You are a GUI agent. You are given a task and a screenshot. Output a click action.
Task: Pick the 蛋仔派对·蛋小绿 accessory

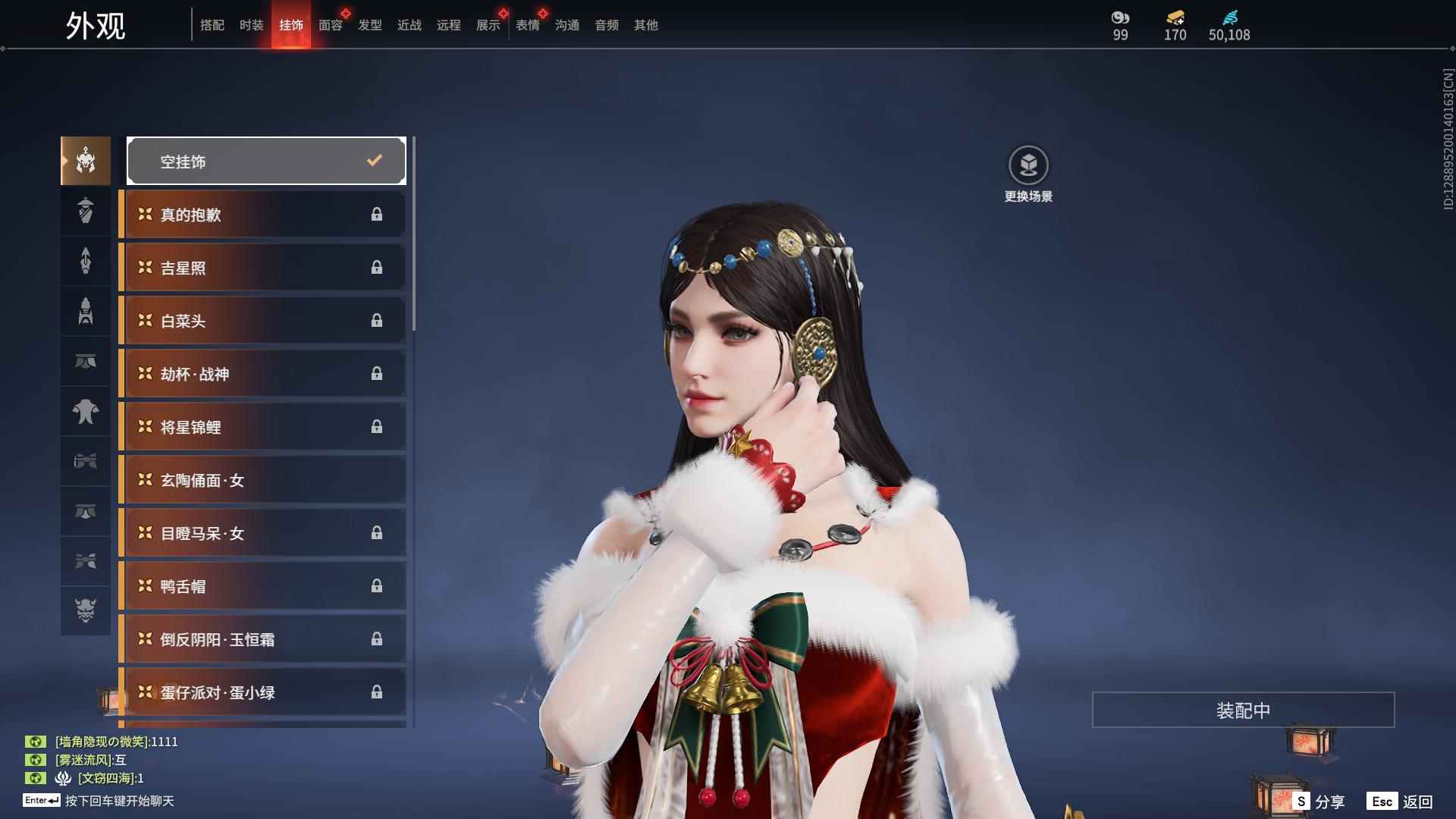[x=263, y=692]
